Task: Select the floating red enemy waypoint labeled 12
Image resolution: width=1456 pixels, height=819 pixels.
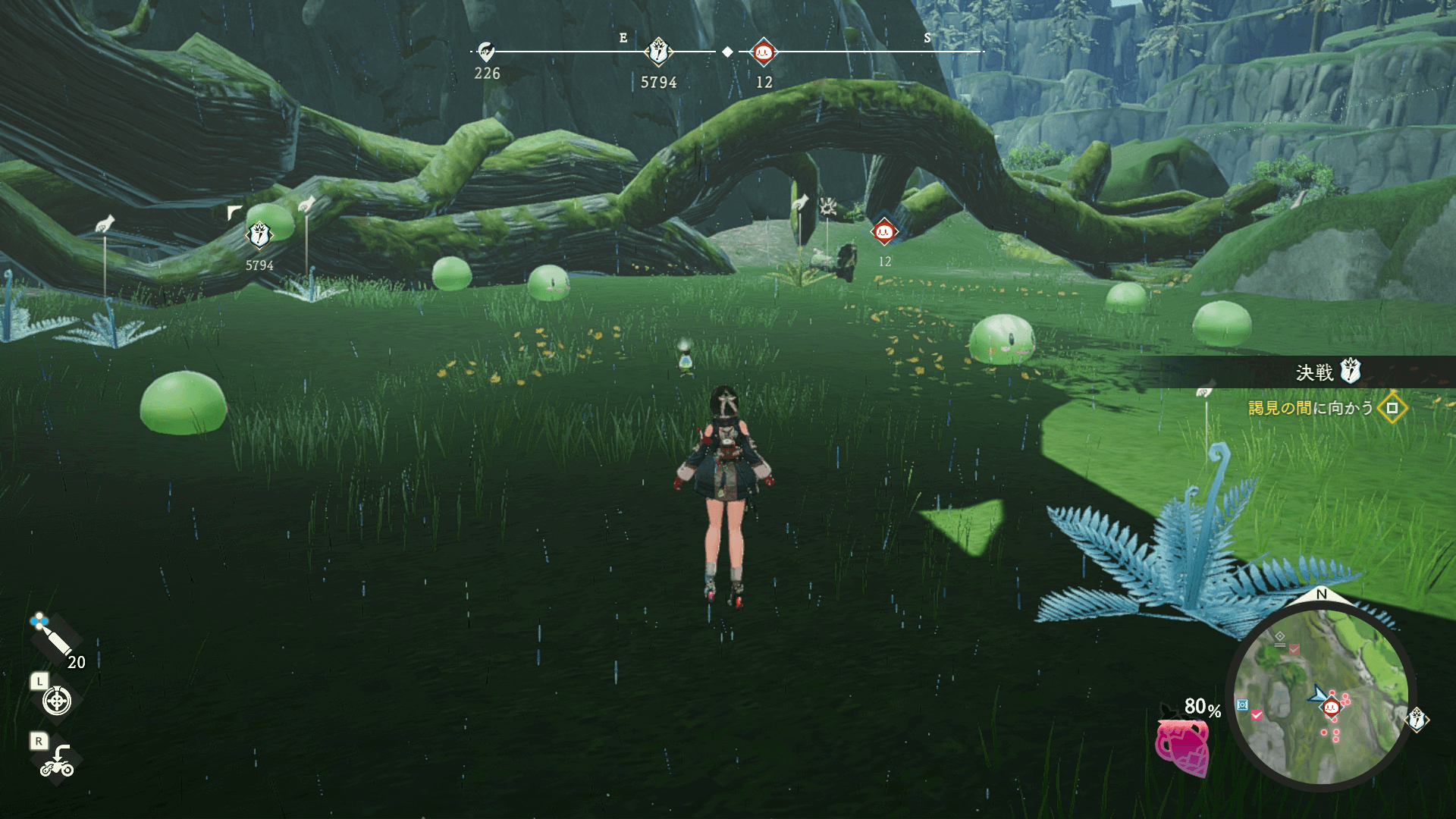Action: click(884, 231)
